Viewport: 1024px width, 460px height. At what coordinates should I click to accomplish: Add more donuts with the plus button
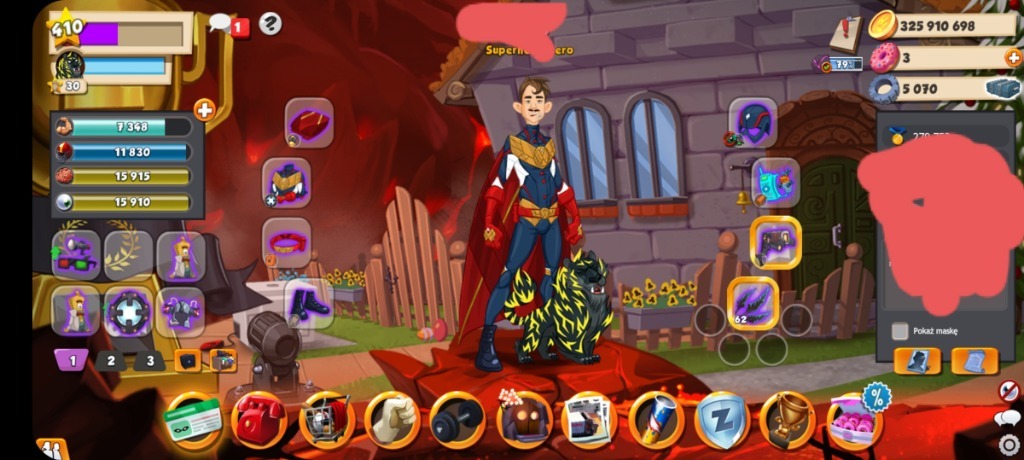click(1012, 57)
